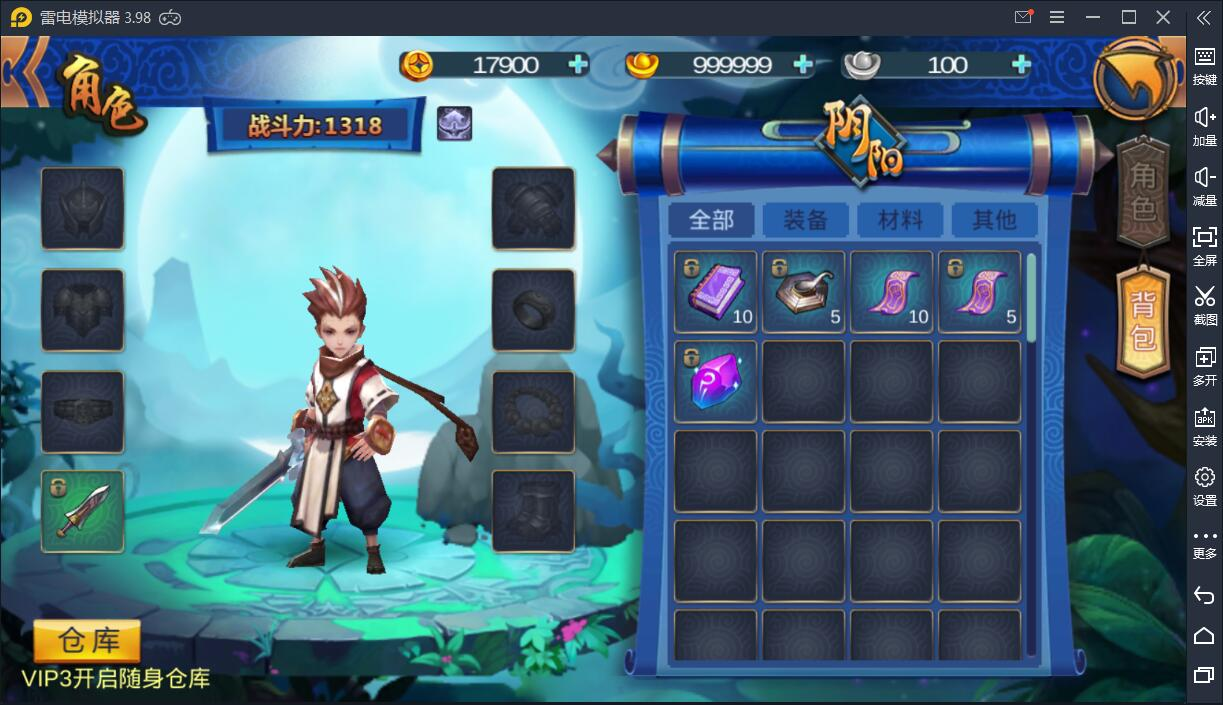
Task: Click the round back arrow button
Action: point(1135,77)
